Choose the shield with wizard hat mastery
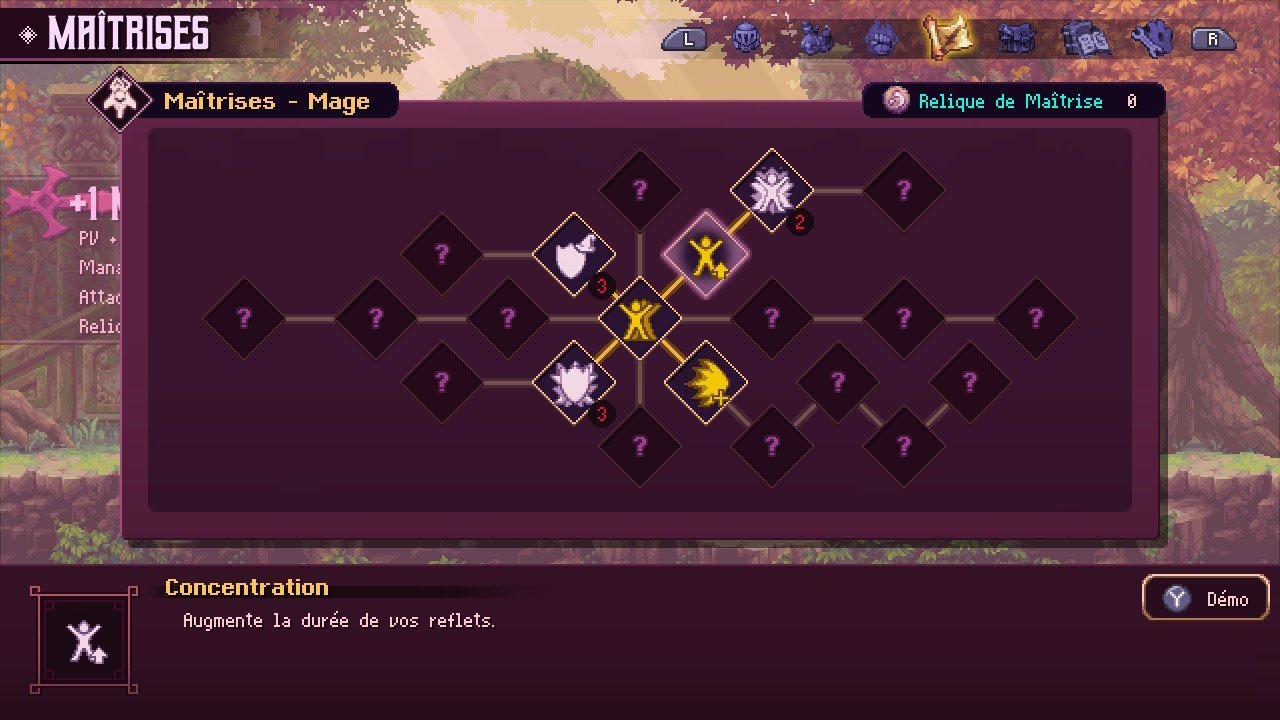Screen dimensions: 1280x720 click(x=573, y=255)
